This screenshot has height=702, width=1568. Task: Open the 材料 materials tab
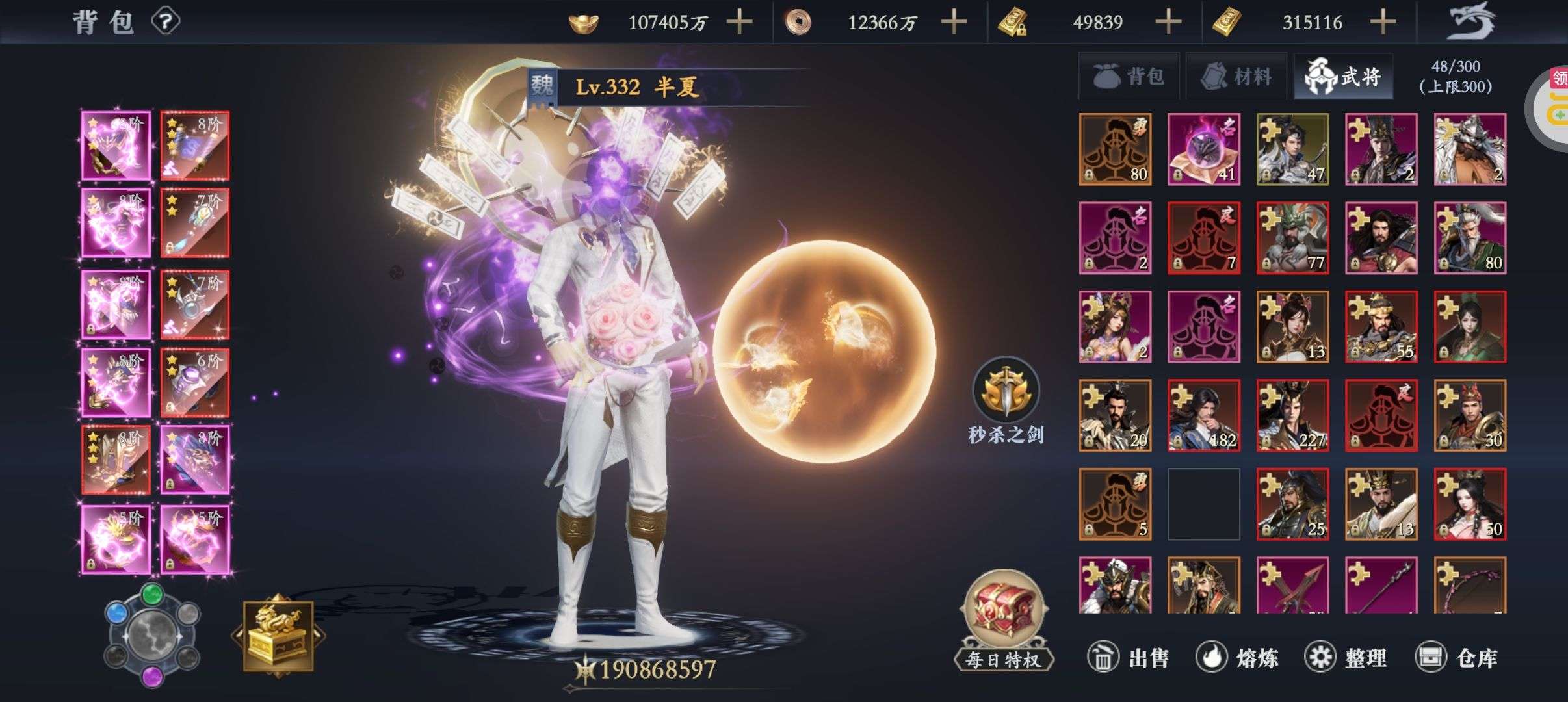pyautogui.click(x=1236, y=77)
